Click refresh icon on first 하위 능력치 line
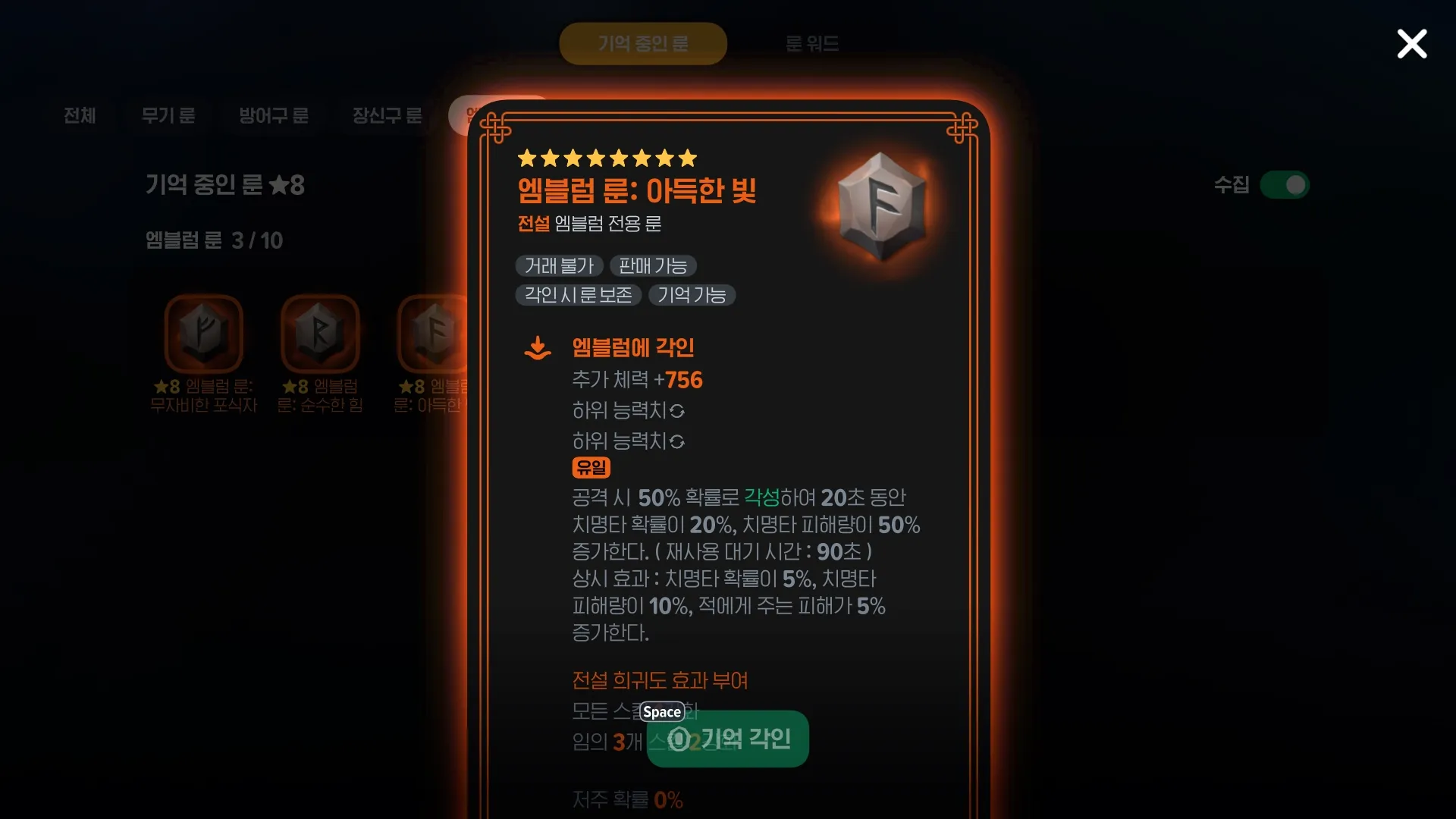Viewport: 1456px width, 819px height. 677,411
